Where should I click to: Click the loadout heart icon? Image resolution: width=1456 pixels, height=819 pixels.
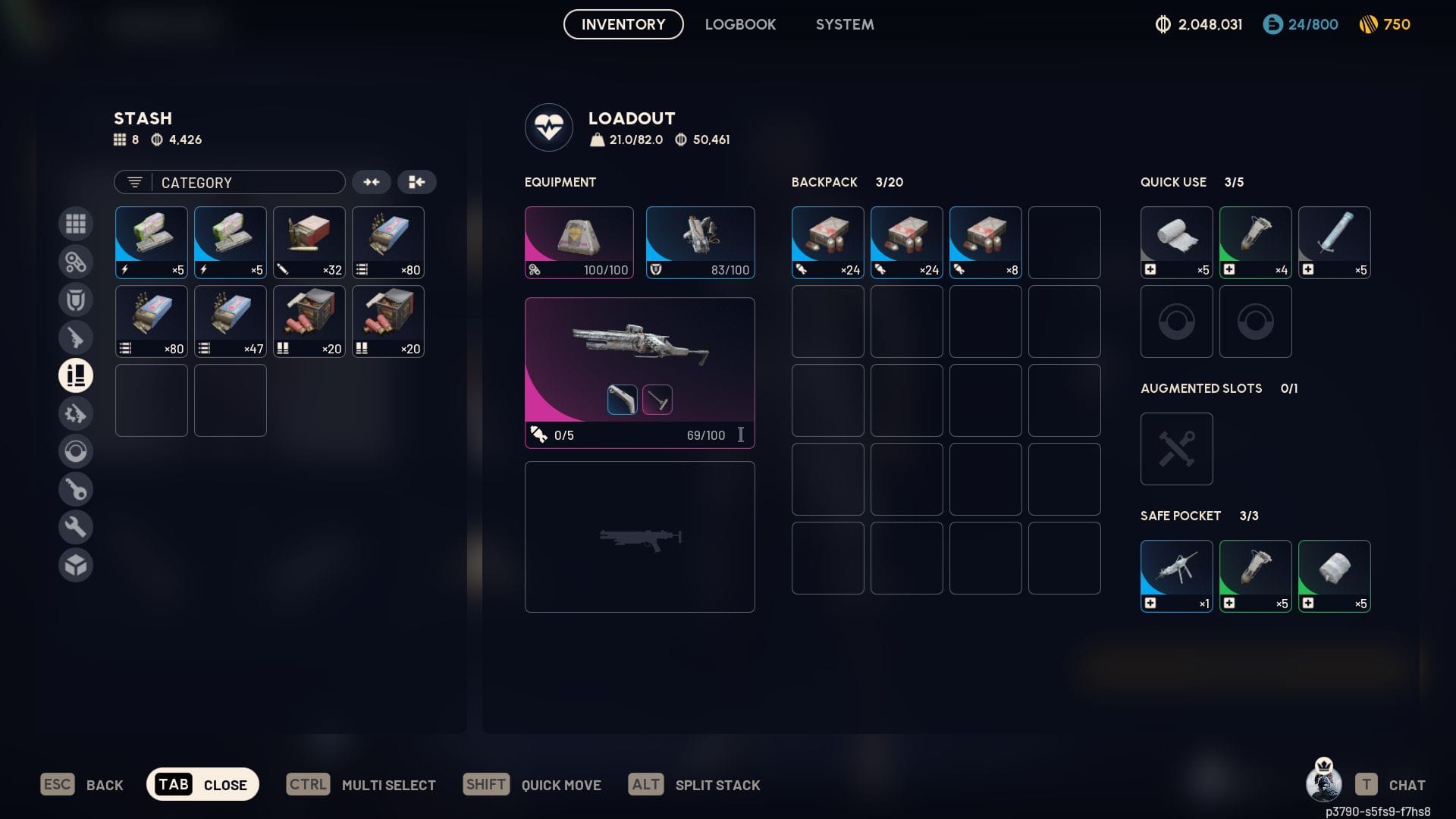pos(549,127)
